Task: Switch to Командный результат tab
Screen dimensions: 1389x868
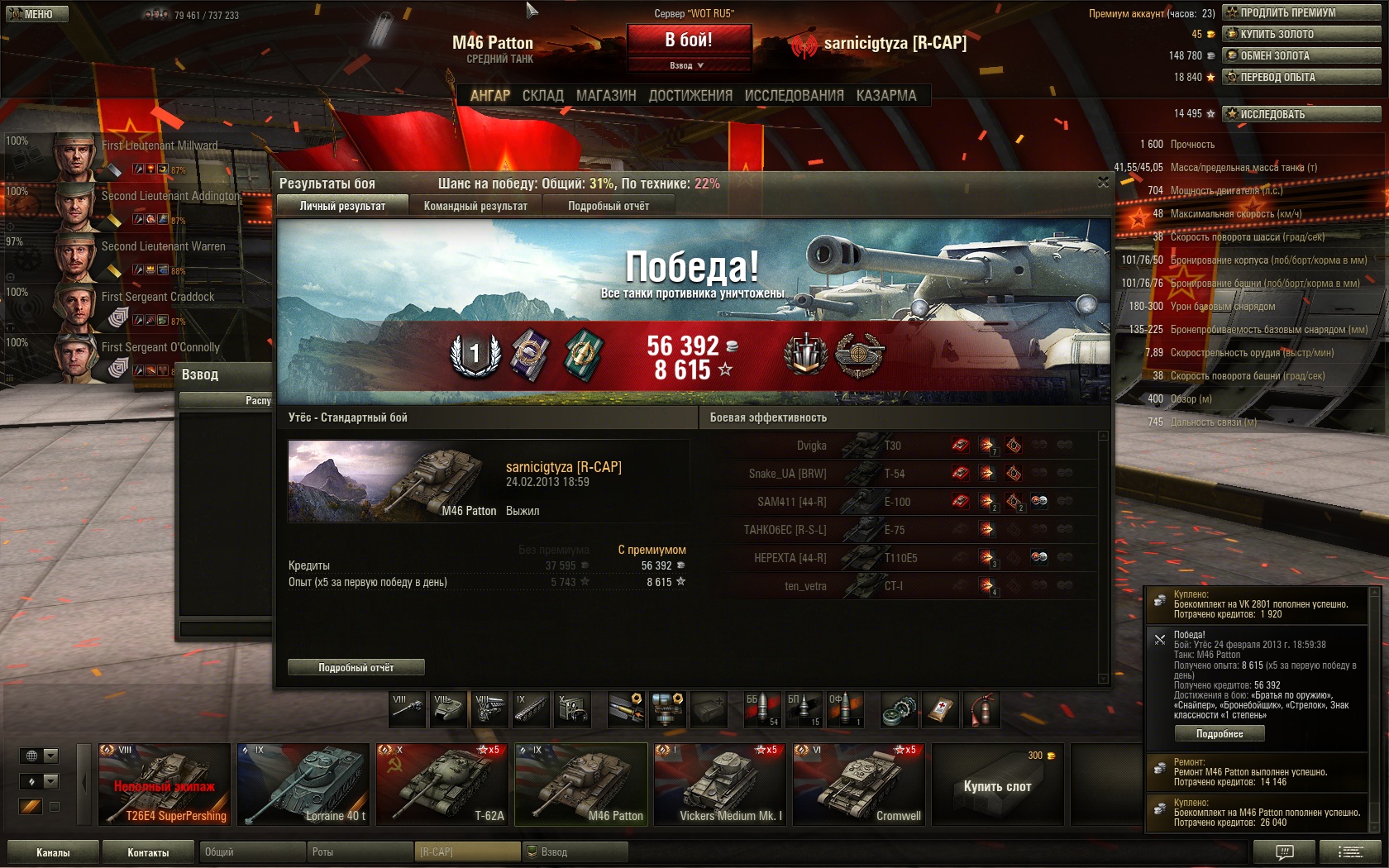Action: click(475, 206)
